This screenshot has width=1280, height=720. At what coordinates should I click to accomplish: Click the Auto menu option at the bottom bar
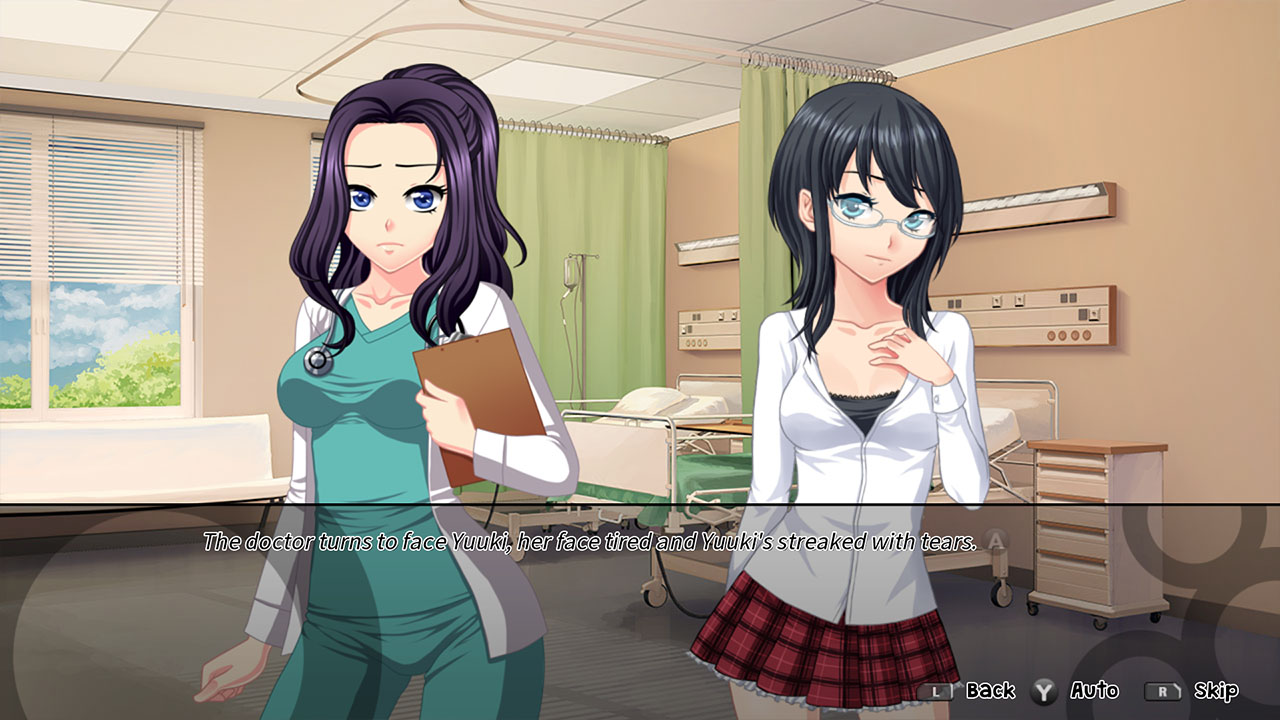(x=1096, y=690)
